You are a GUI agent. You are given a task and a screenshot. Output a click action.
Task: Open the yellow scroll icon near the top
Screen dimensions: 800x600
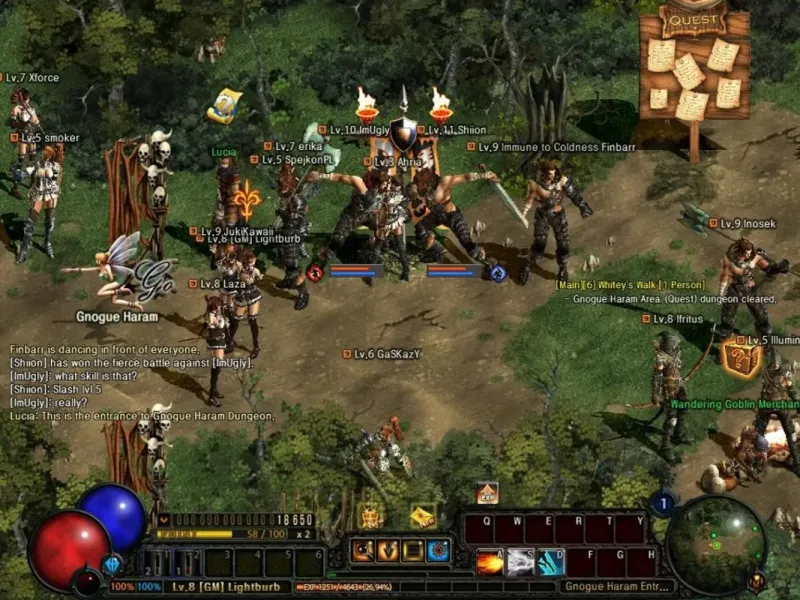(224, 105)
